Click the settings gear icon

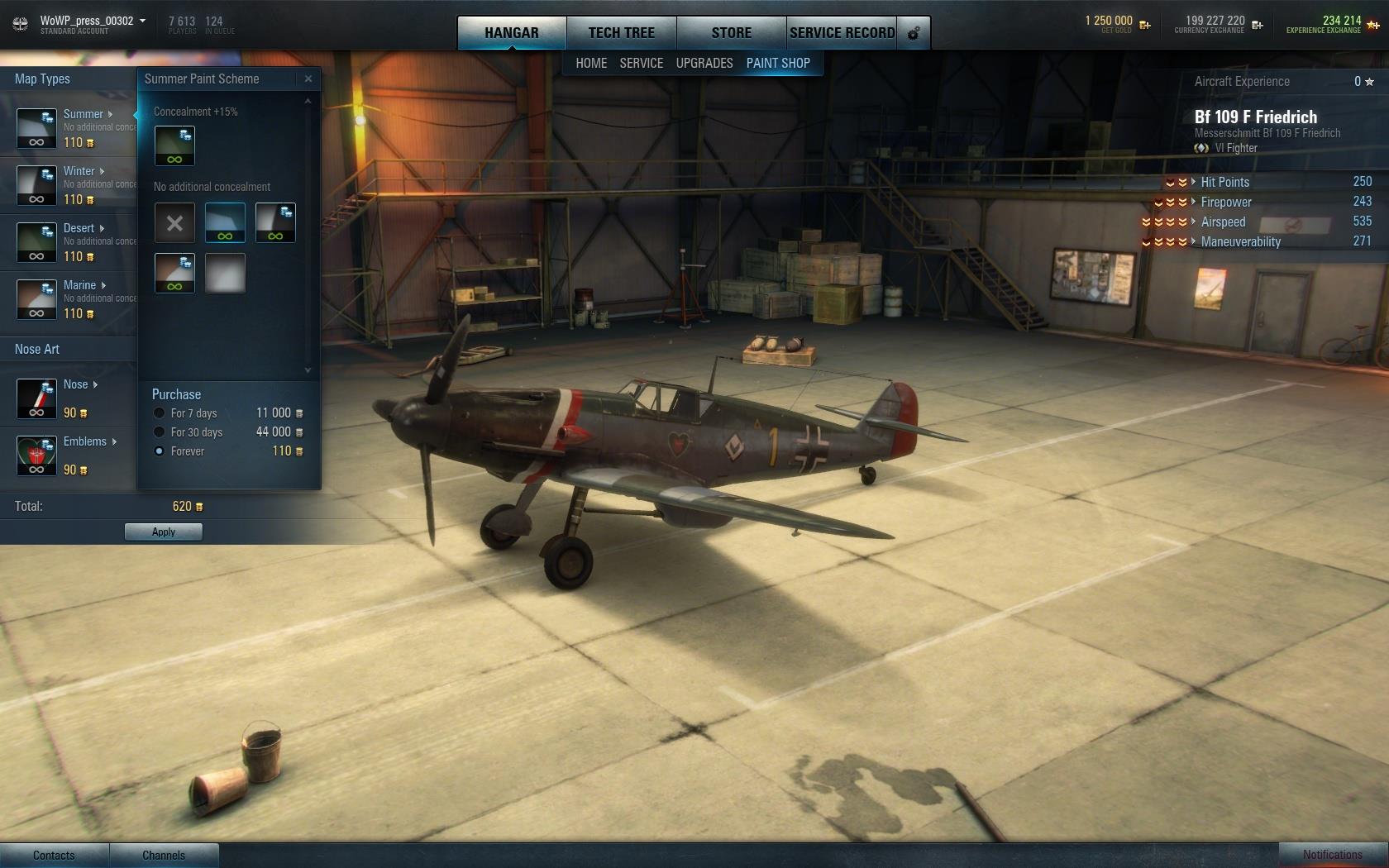(x=914, y=34)
